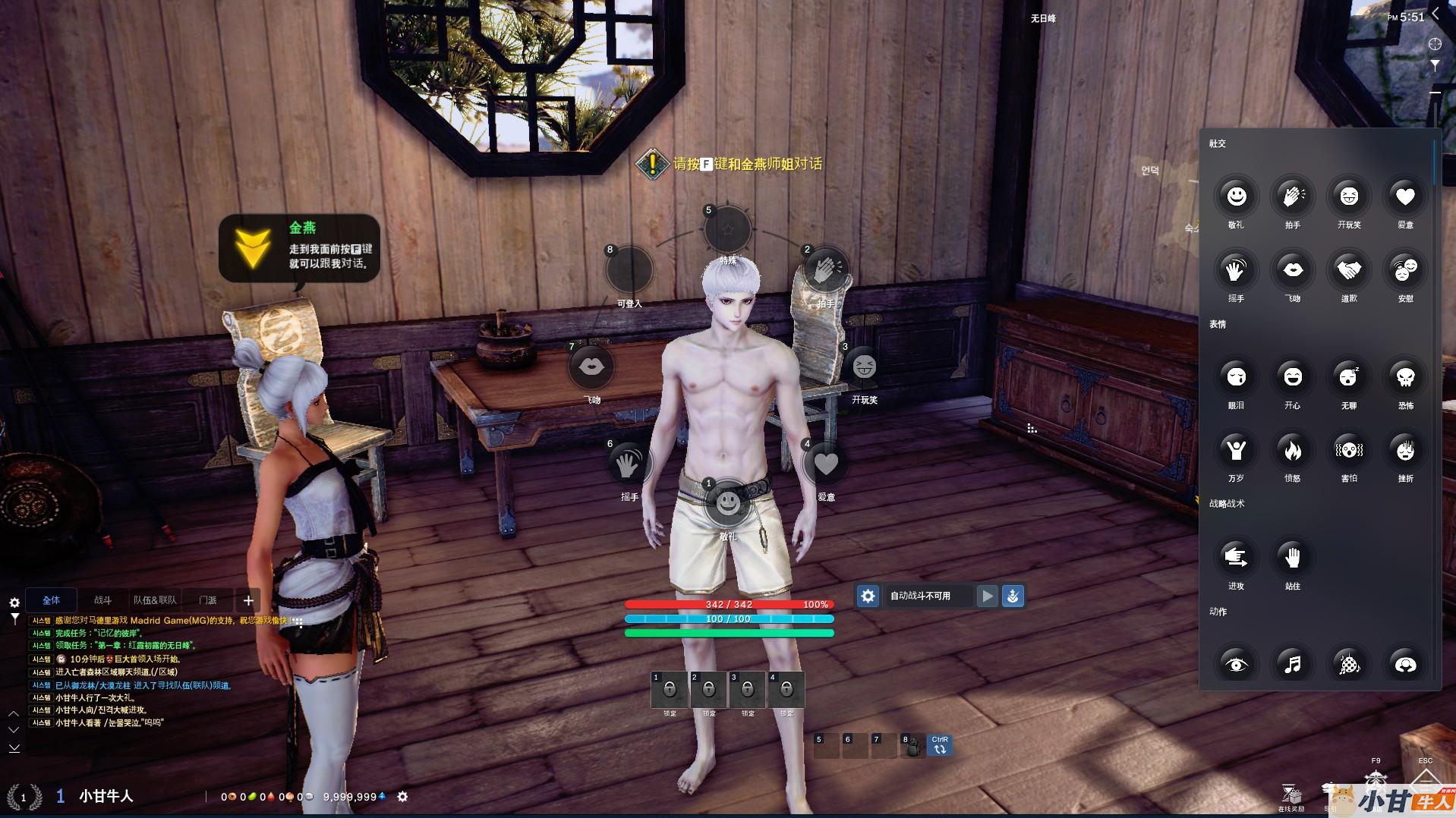This screenshot has width=1456, height=818.
Task: Select the 飞吻 kiss on the emote wheel
Action: point(591,367)
